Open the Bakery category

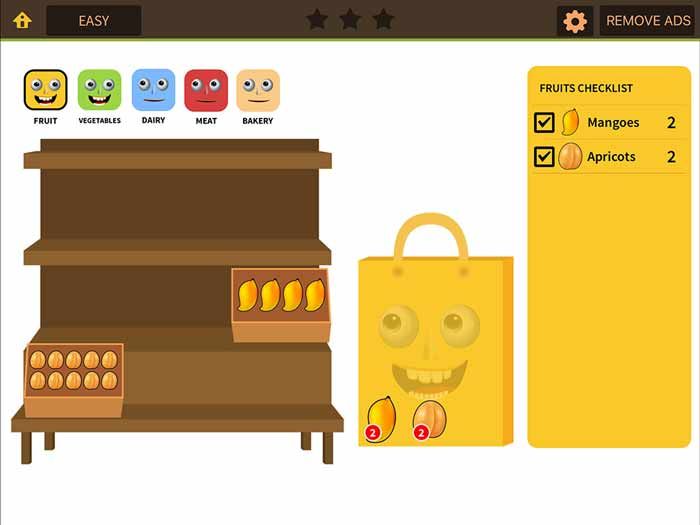[258, 91]
